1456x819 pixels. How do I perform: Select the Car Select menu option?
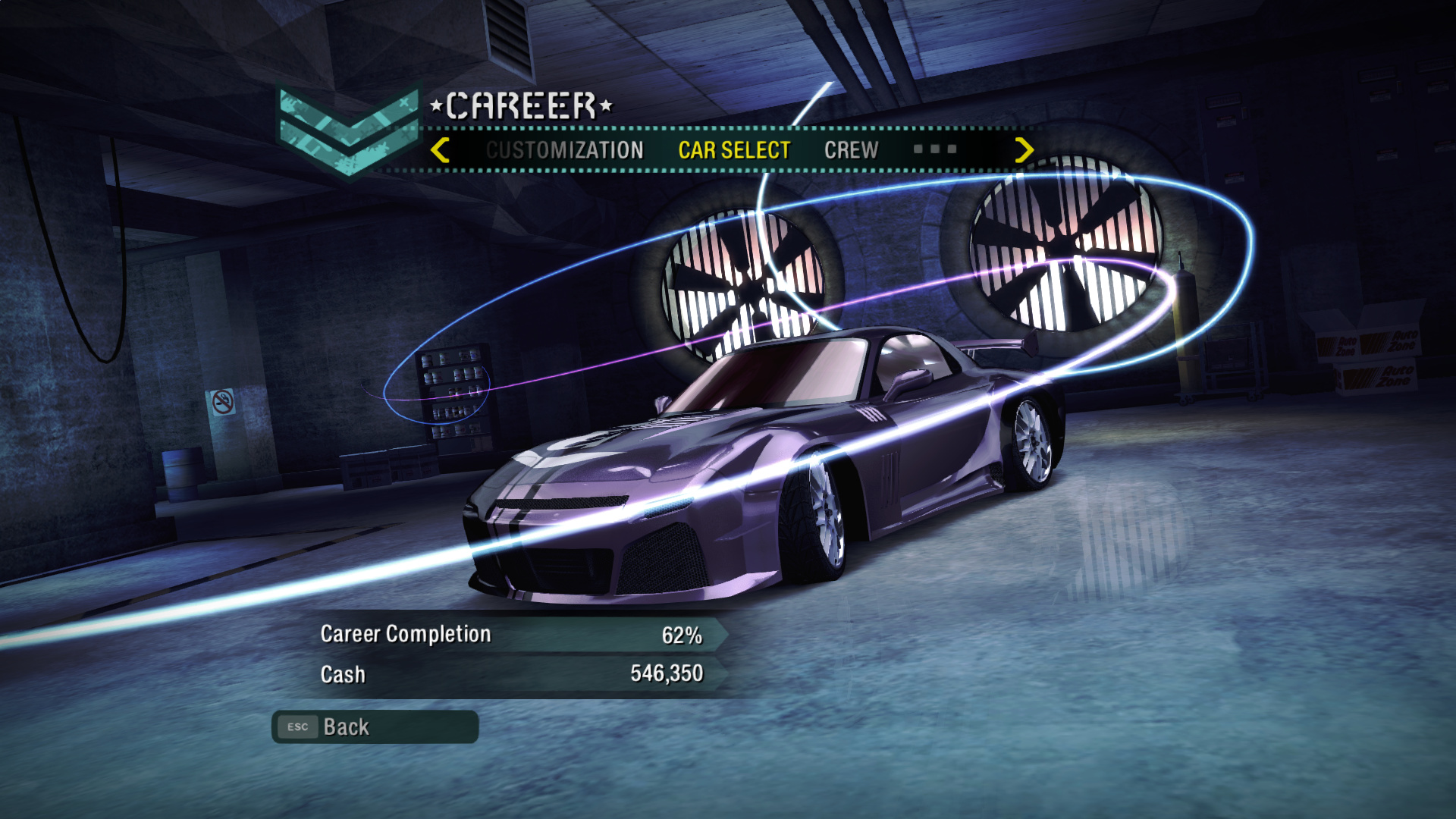coord(734,150)
